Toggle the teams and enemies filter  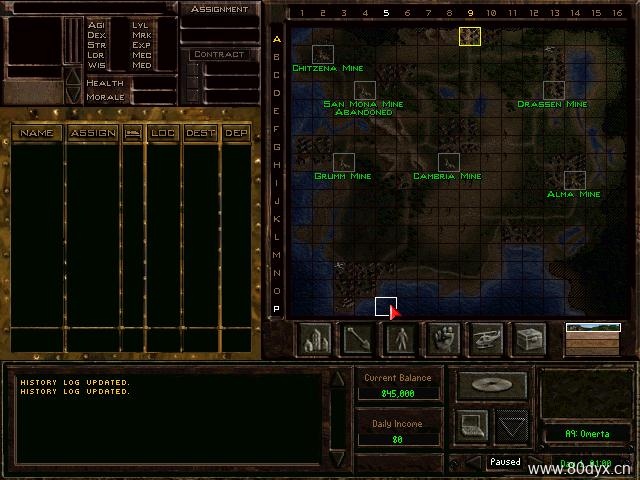click(x=402, y=340)
